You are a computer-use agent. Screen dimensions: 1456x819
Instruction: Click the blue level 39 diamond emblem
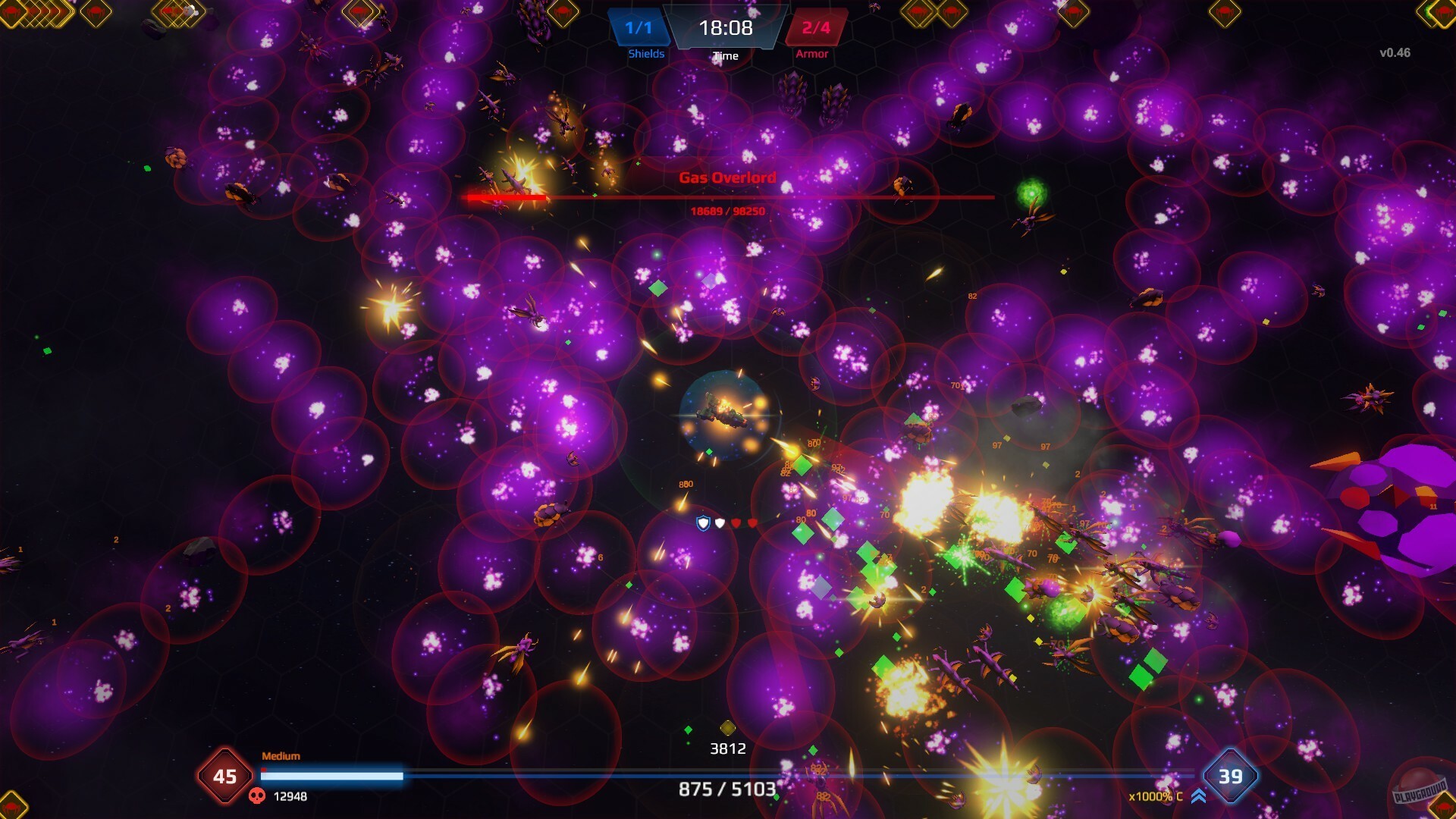coord(1230,777)
